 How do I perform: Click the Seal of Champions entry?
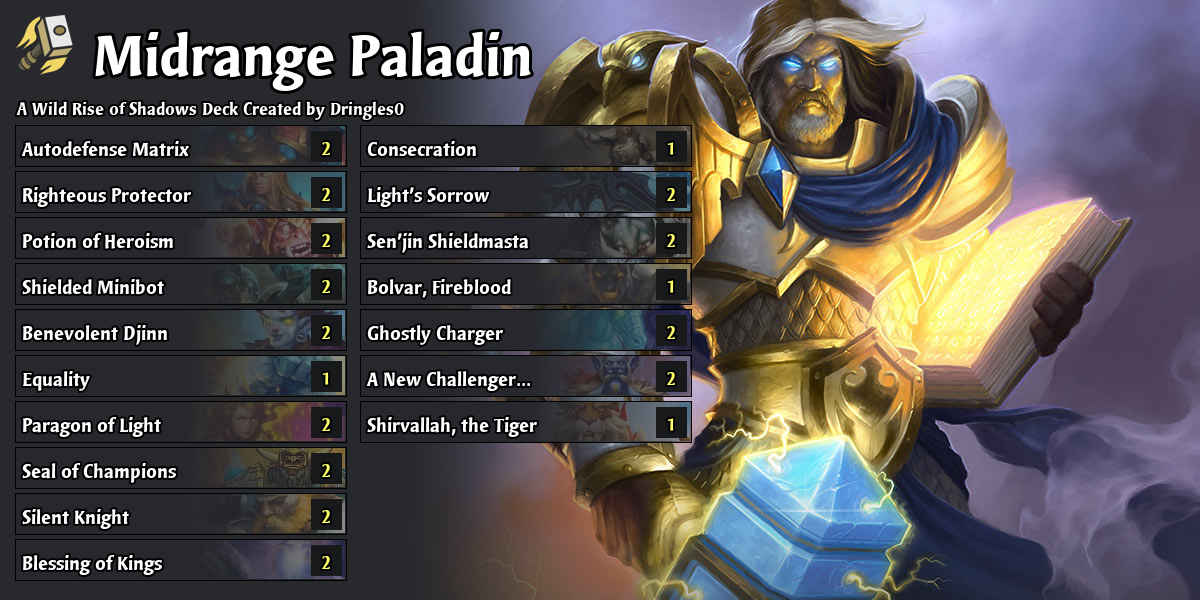point(181,472)
